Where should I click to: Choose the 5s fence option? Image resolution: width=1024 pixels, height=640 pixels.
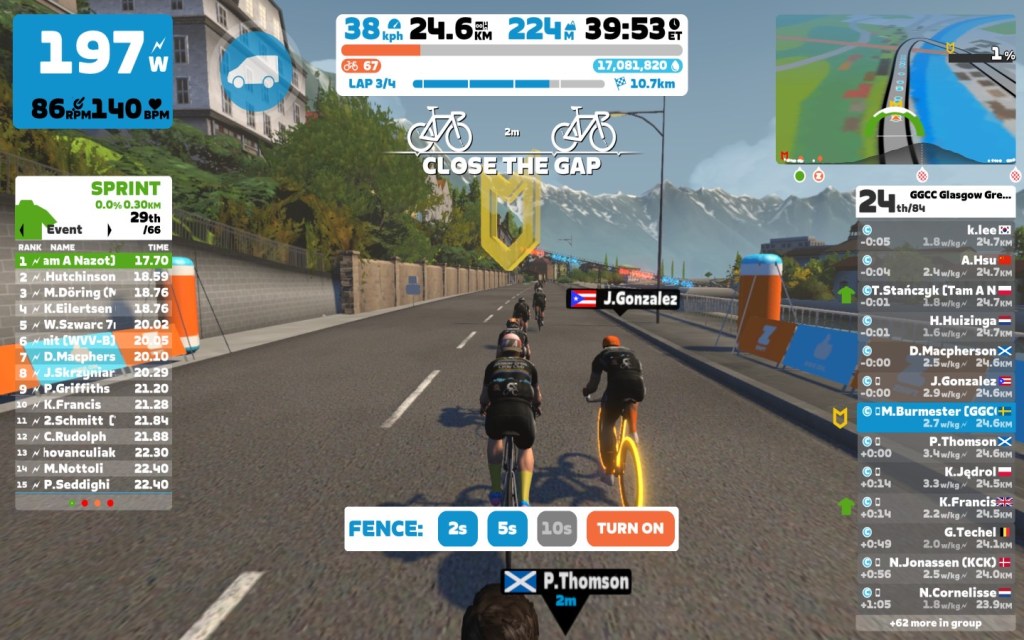[507, 528]
